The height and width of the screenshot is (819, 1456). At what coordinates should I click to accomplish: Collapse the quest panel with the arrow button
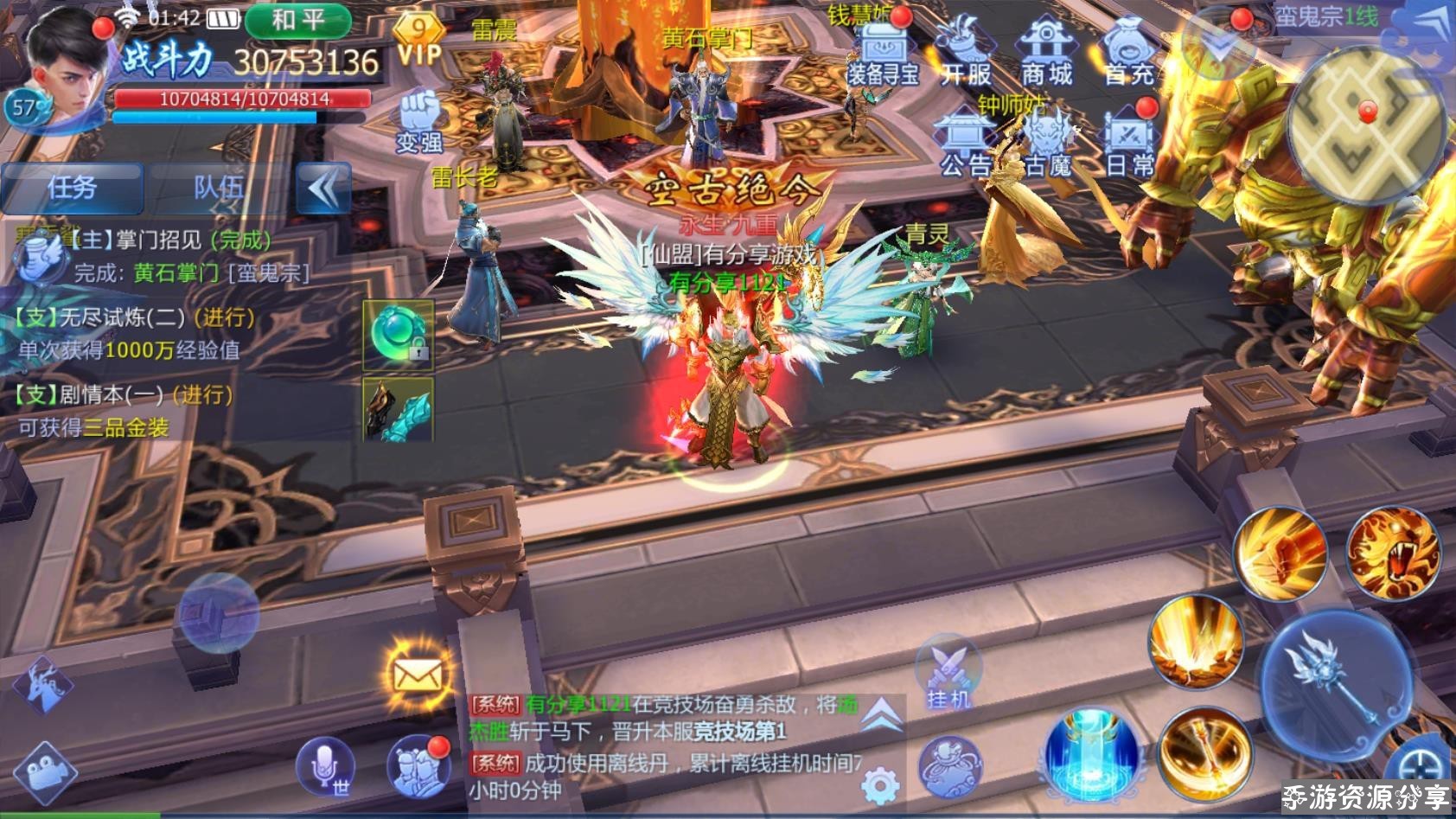pos(323,188)
